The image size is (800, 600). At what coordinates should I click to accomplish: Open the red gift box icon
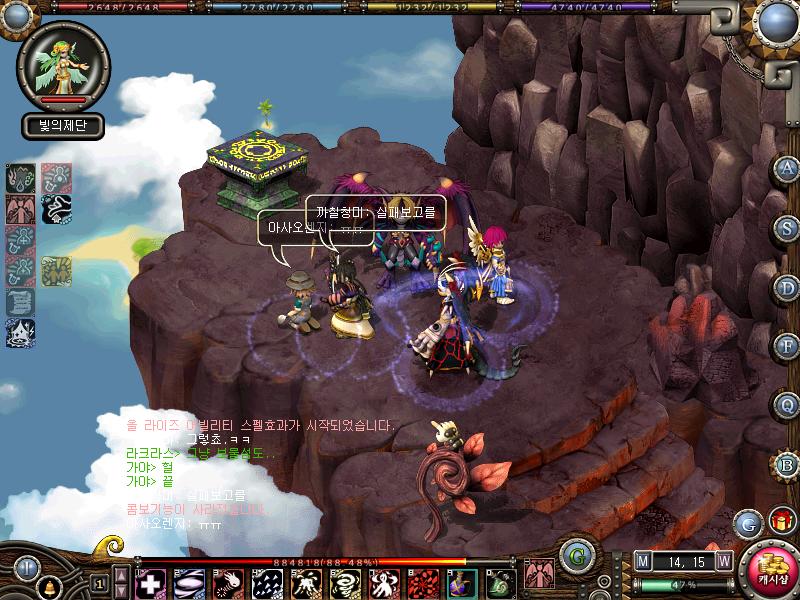[780, 521]
